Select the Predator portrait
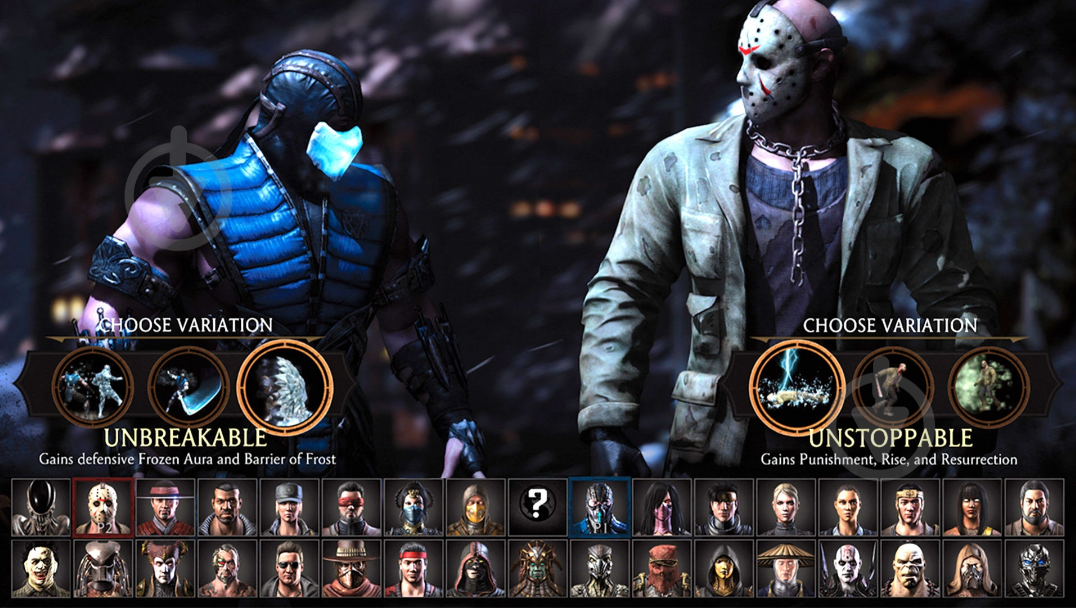 tap(103, 568)
